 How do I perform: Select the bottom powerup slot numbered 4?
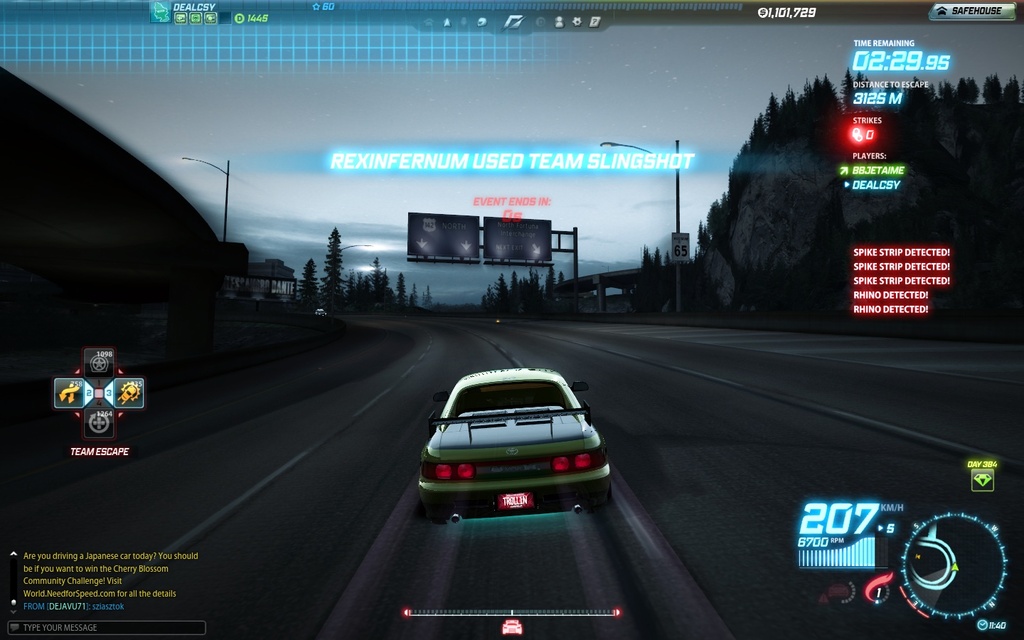point(98,423)
